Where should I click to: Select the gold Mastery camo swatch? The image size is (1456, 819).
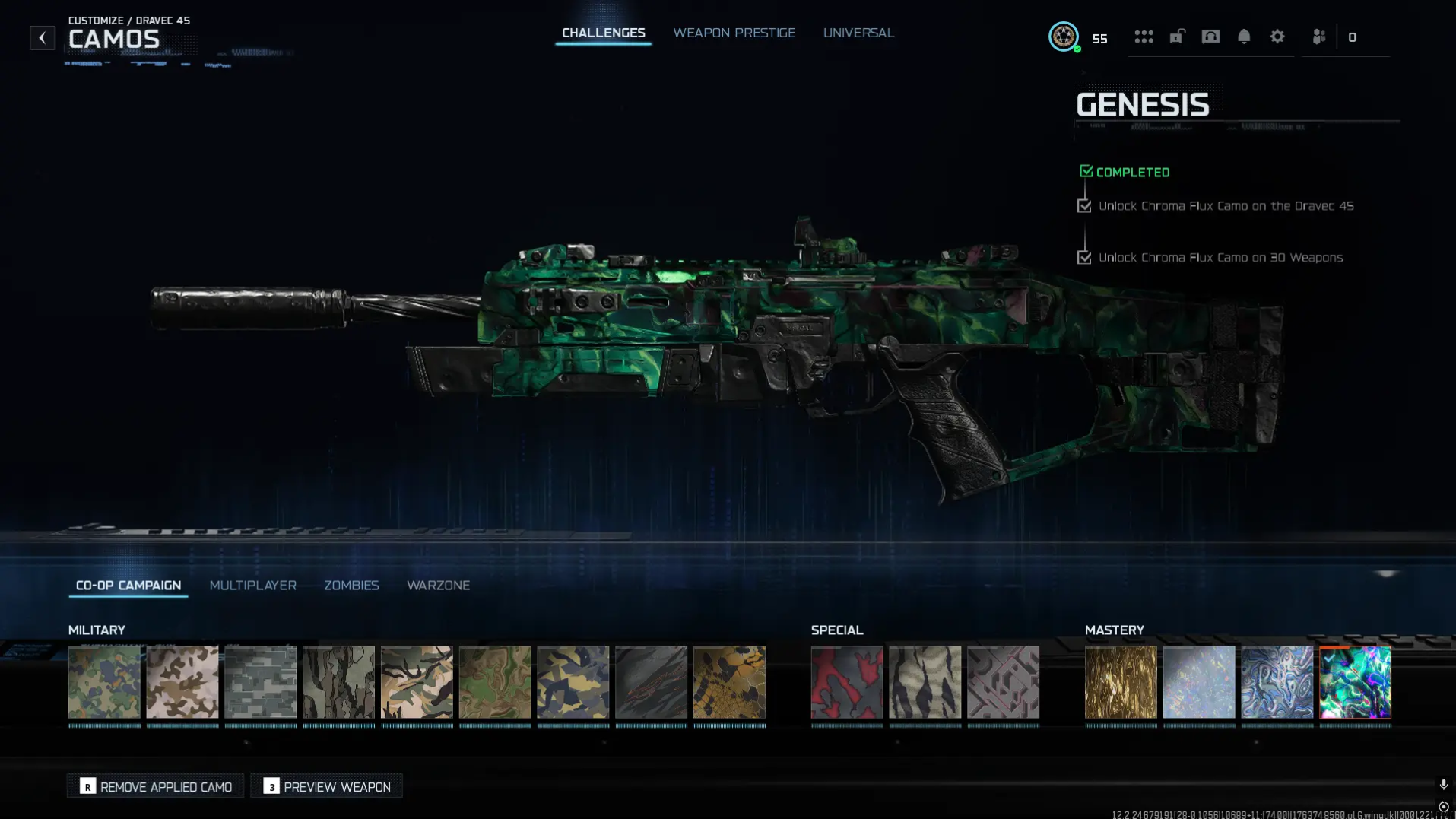click(1120, 682)
